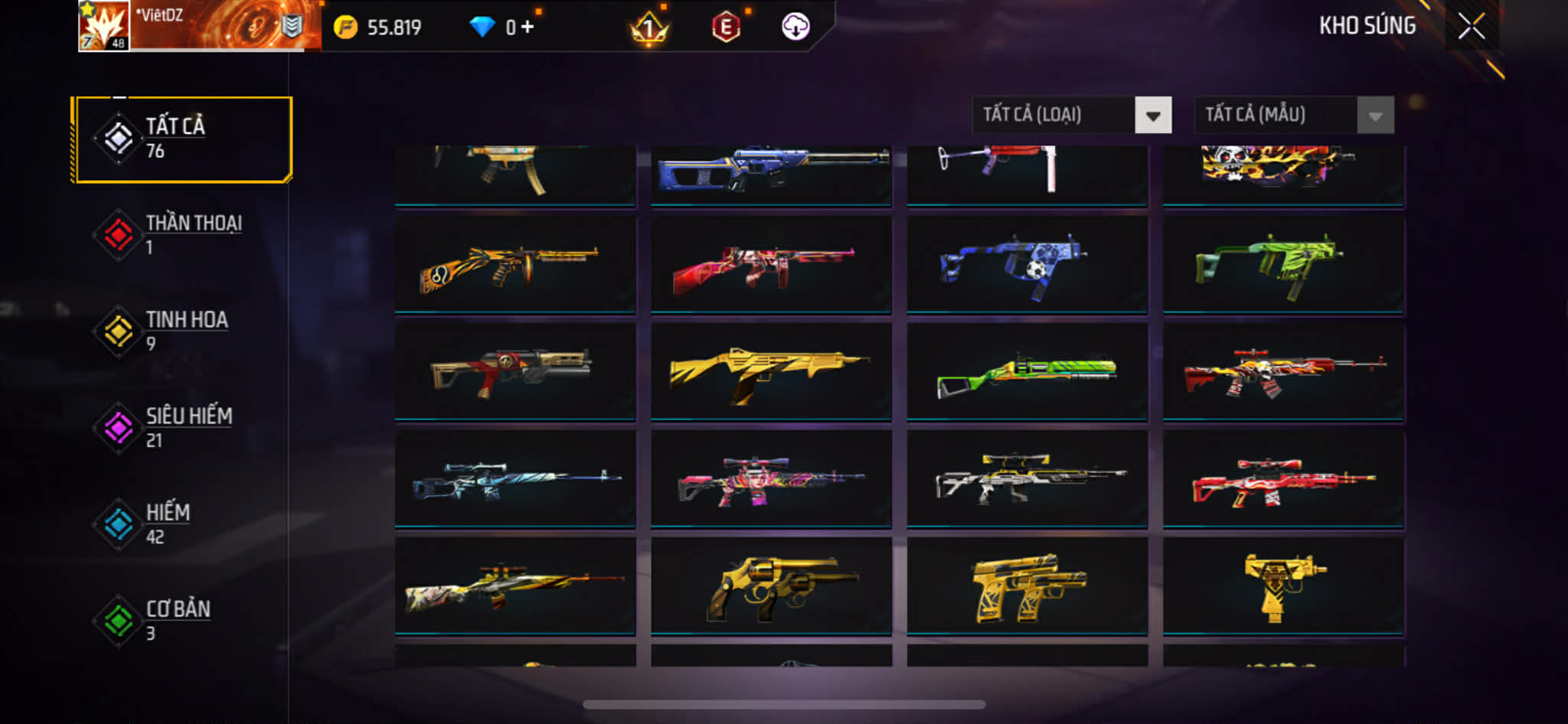Select the green striped shotgun skin
This screenshot has height=724, width=1568.
[1027, 372]
